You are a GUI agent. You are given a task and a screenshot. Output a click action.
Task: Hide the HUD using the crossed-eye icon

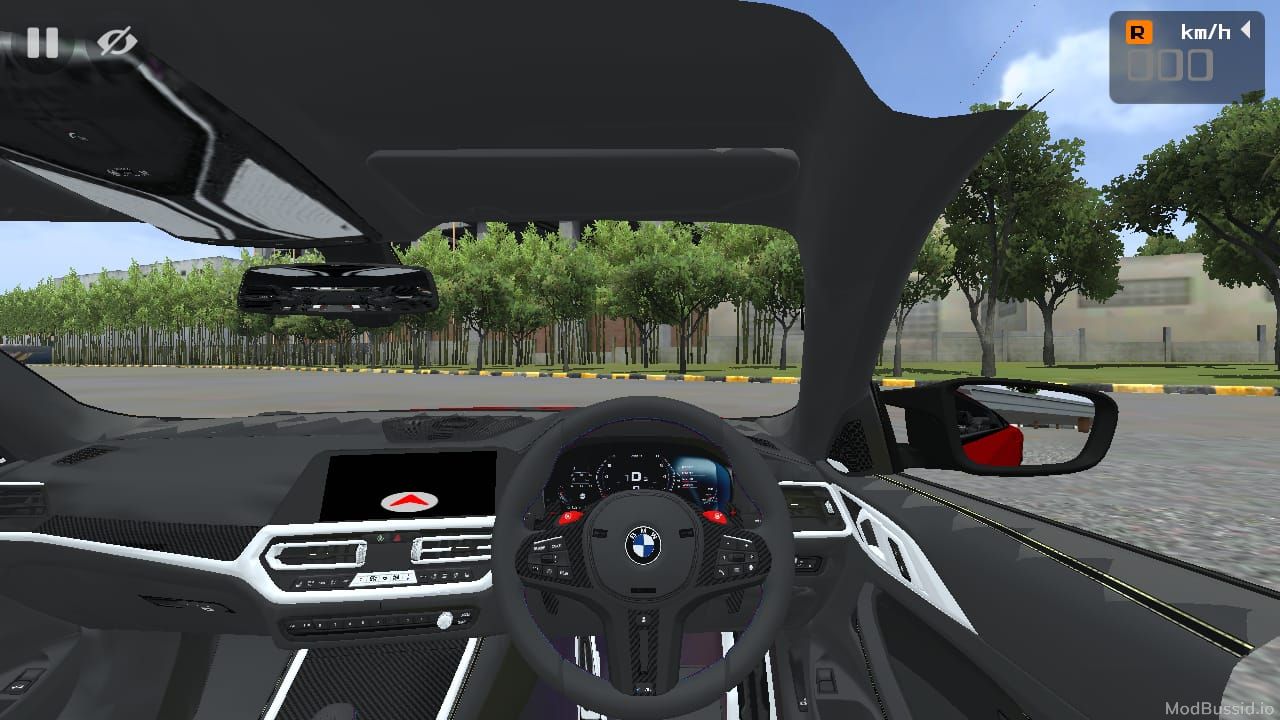[115, 42]
